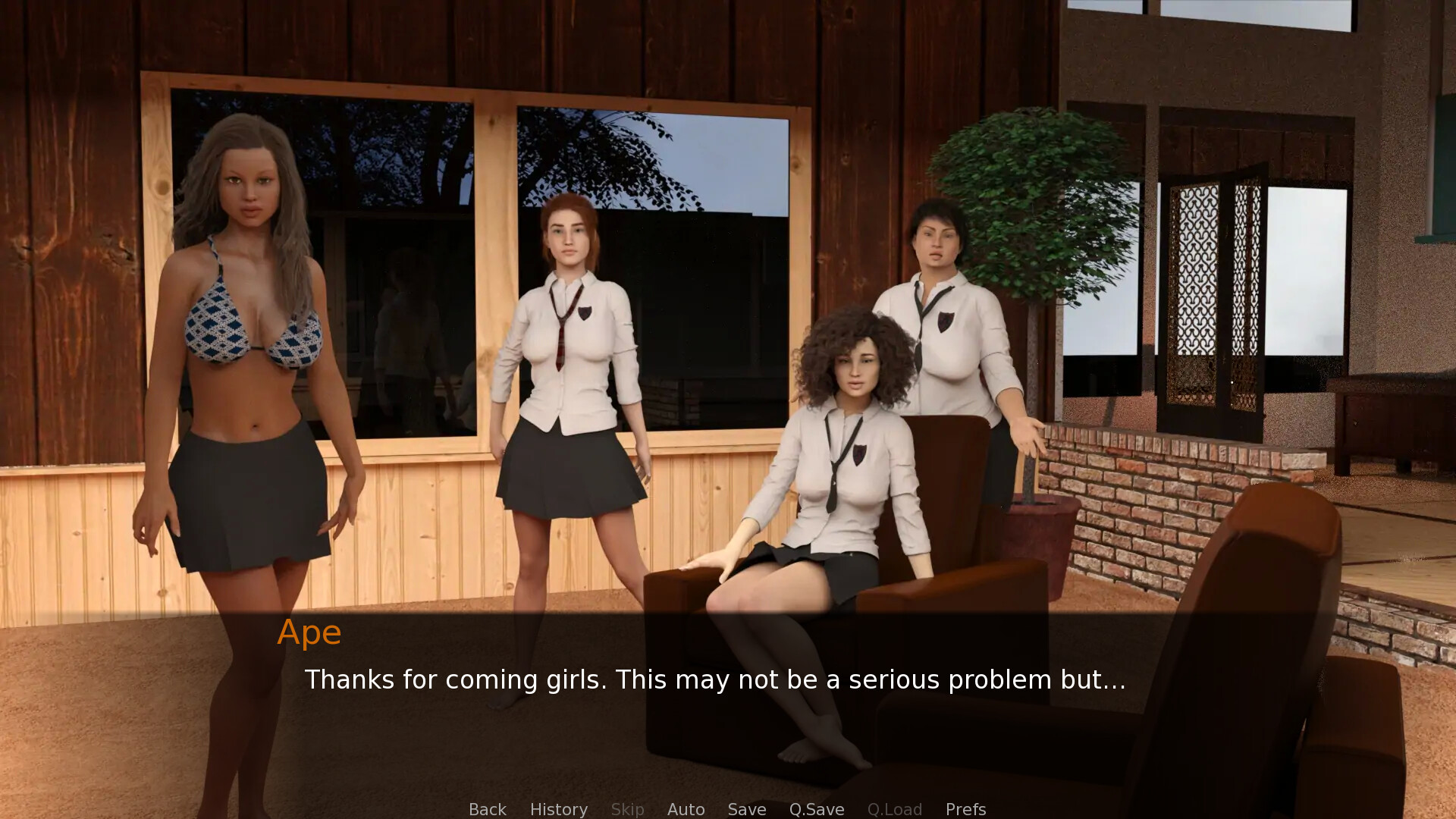Open the dialogue History log
The width and height of the screenshot is (1456, 819).
(558, 809)
